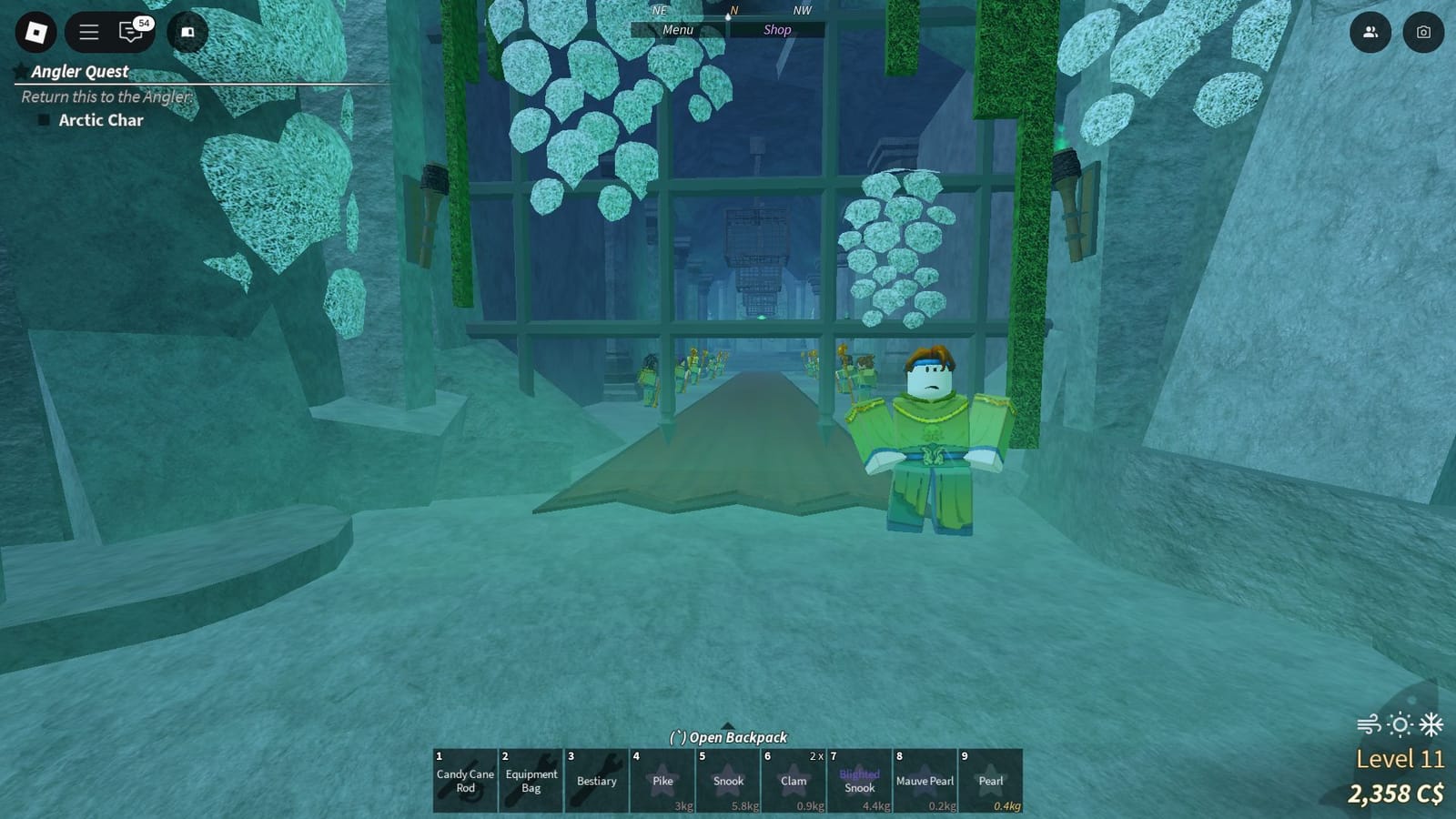Image resolution: width=1456 pixels, height=819 pixels.
Task: Open the hamburger menu icon
Action: coord(88,32)
